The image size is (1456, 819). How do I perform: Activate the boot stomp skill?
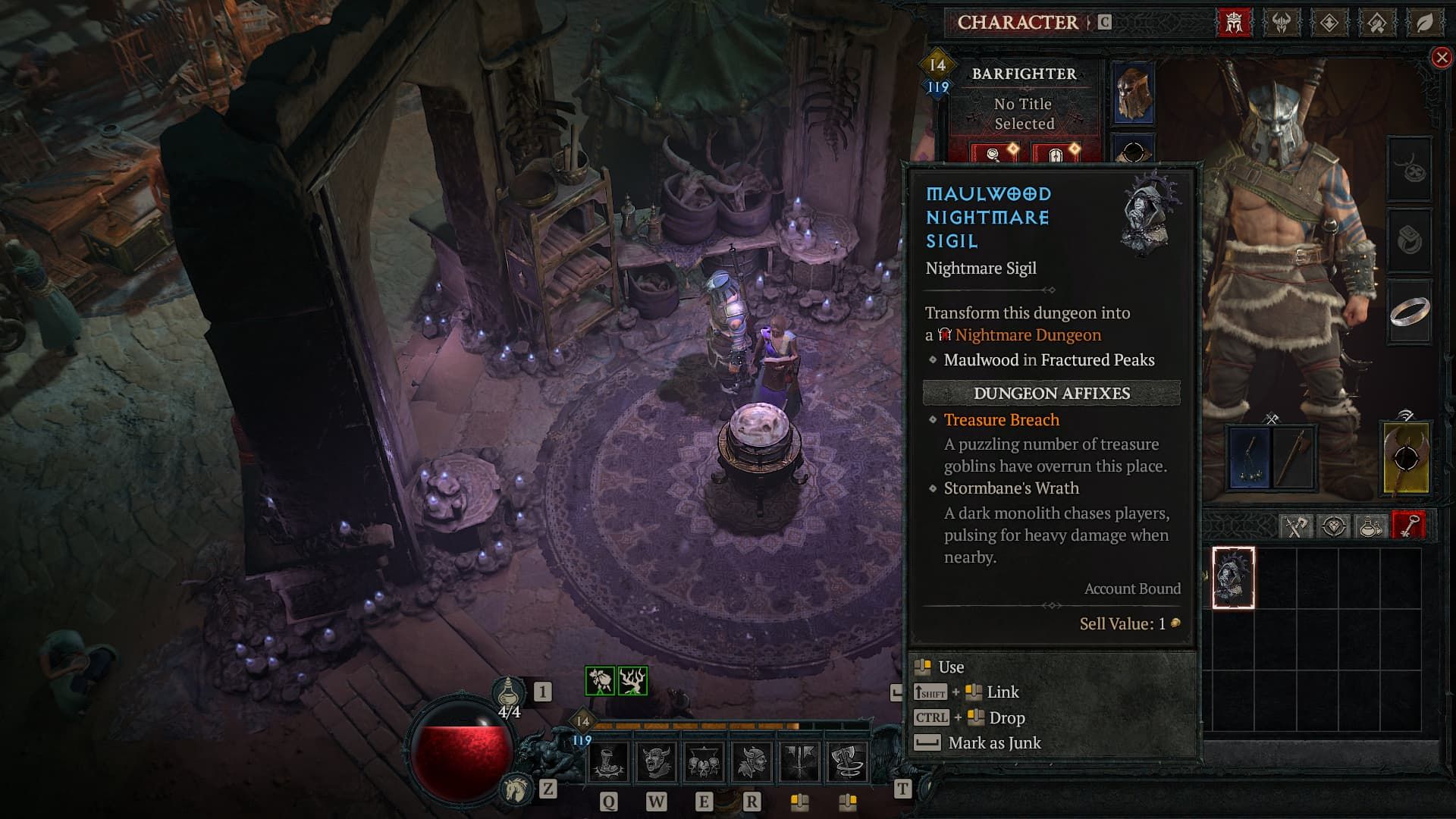tap(608, 762)
